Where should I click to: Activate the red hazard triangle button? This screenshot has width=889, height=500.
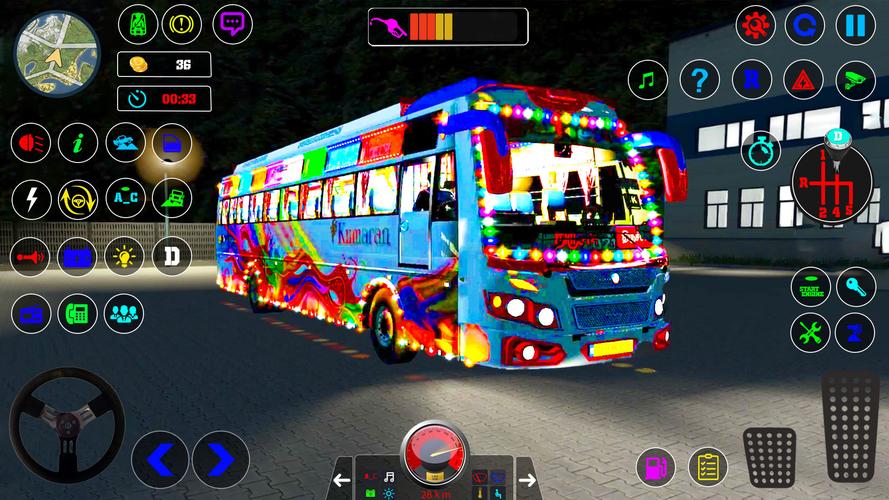(803, 79)
